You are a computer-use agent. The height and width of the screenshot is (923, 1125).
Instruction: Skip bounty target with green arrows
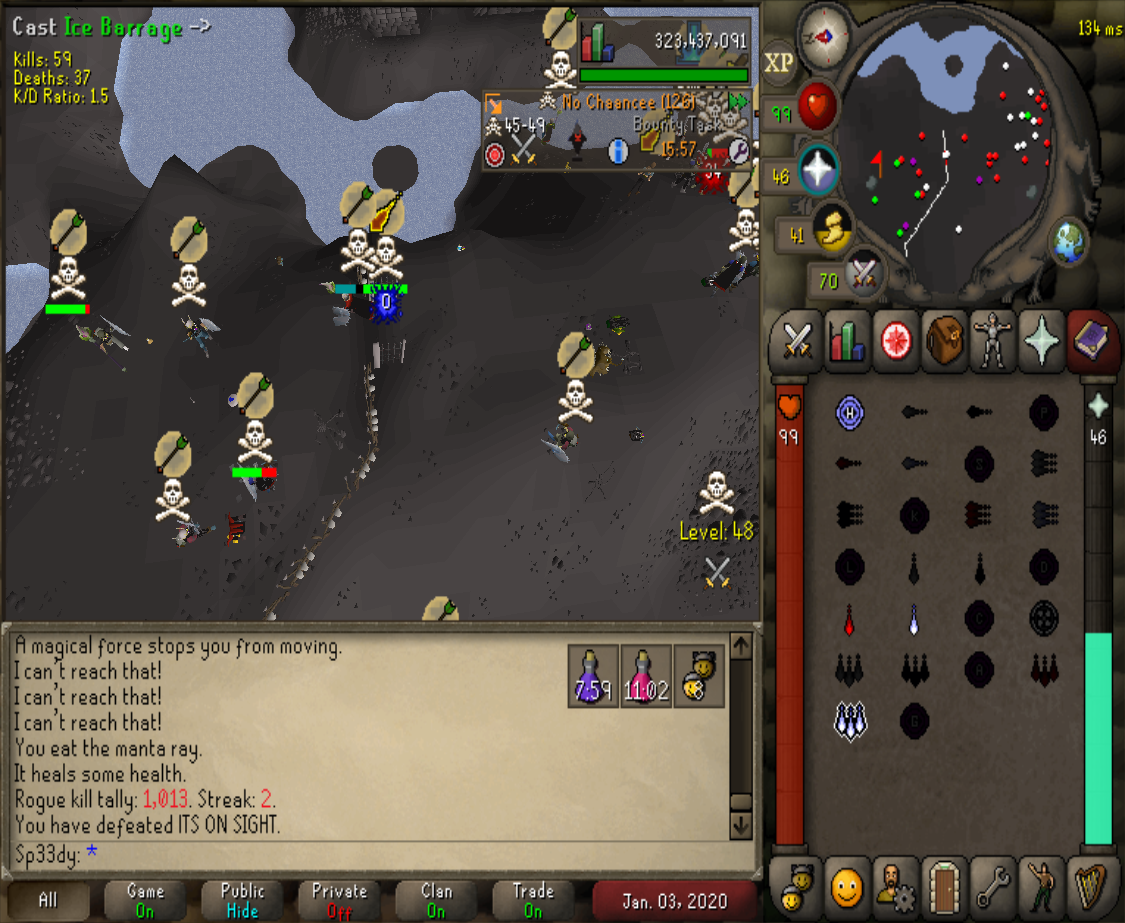point(738,101)
